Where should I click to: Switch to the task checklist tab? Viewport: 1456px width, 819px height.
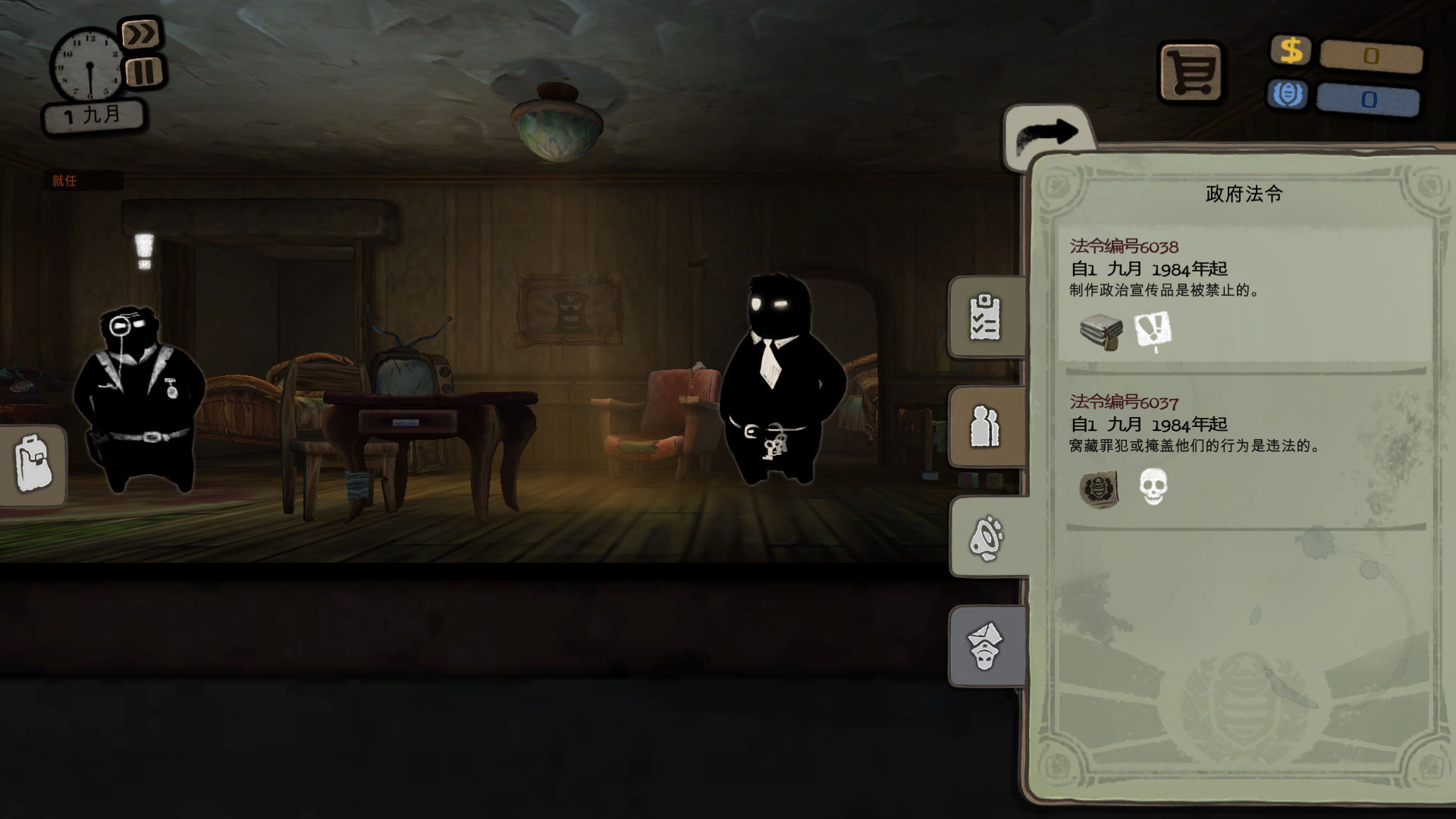[986, 318]
